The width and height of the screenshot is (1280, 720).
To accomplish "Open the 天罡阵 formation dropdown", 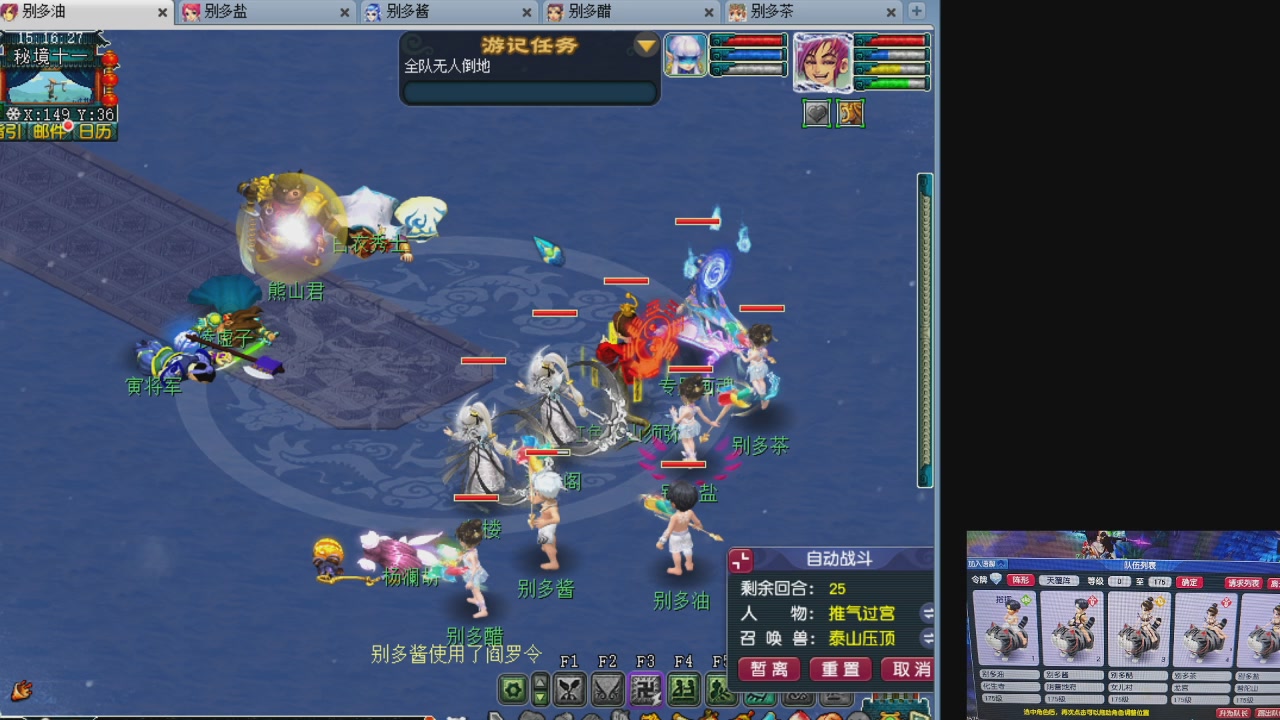I will (1059, 581).
